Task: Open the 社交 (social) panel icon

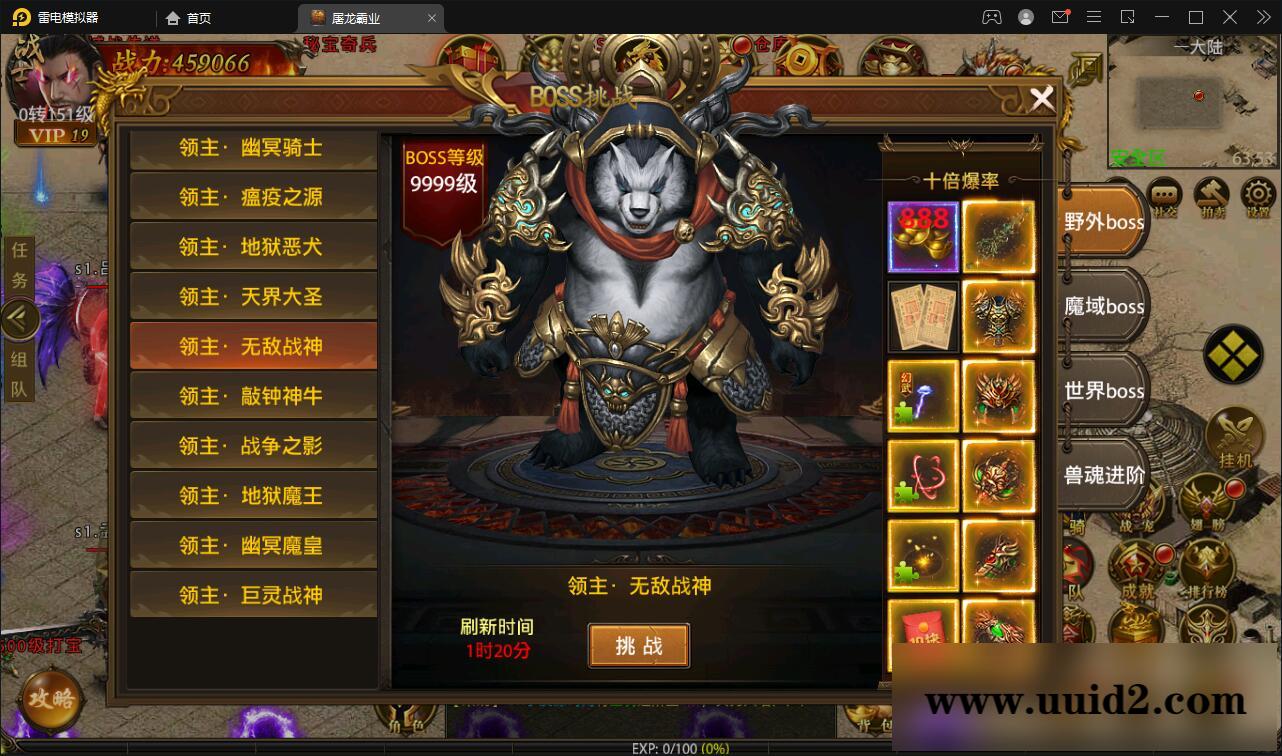Action: [1164, 195]
